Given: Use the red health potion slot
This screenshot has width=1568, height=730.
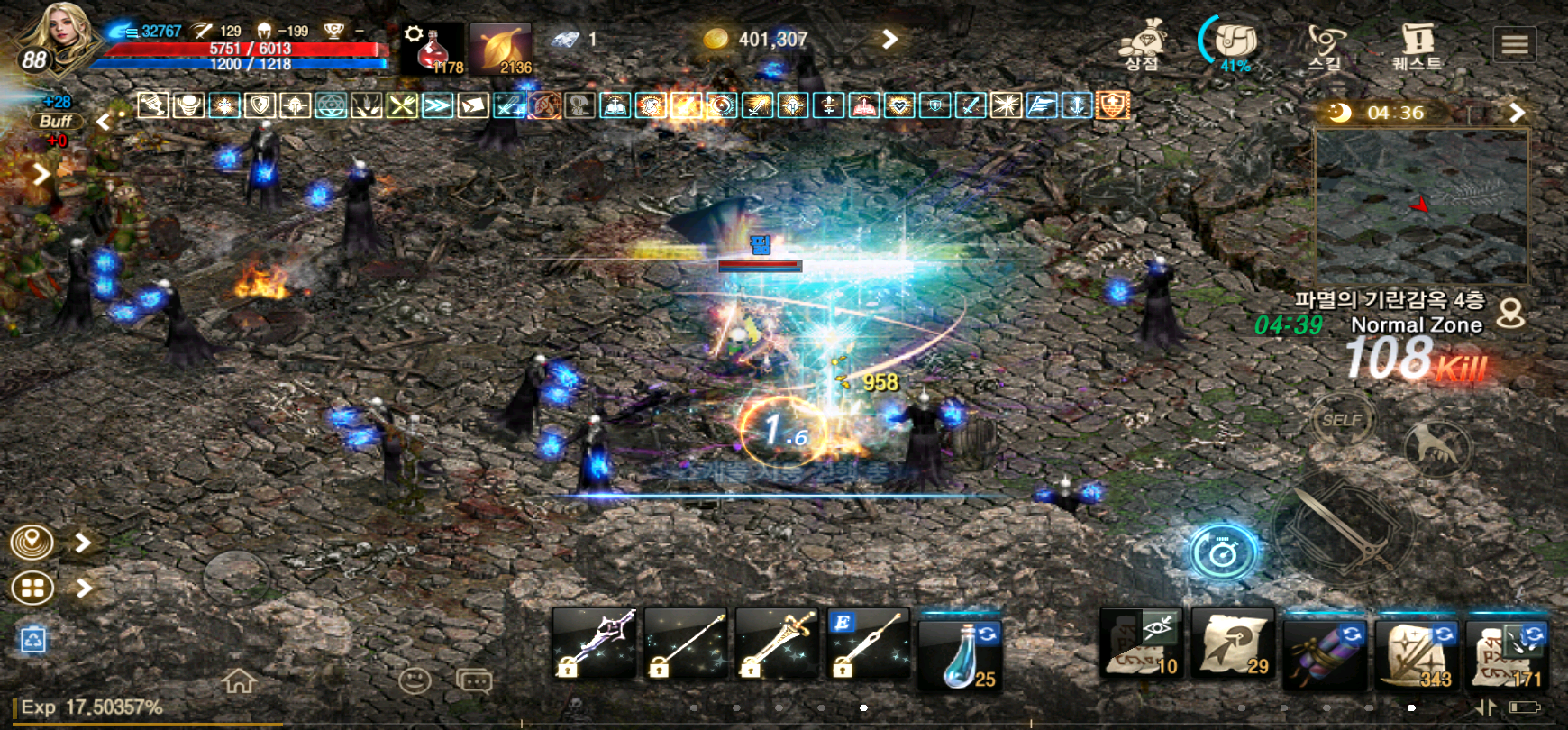Looking at the screenshot, I should [433, 49].
